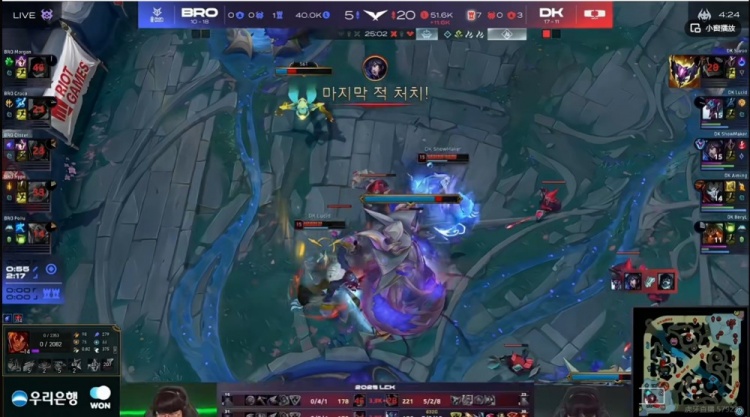Open the minimap in the bottom corner

click(x=690, y=361)
